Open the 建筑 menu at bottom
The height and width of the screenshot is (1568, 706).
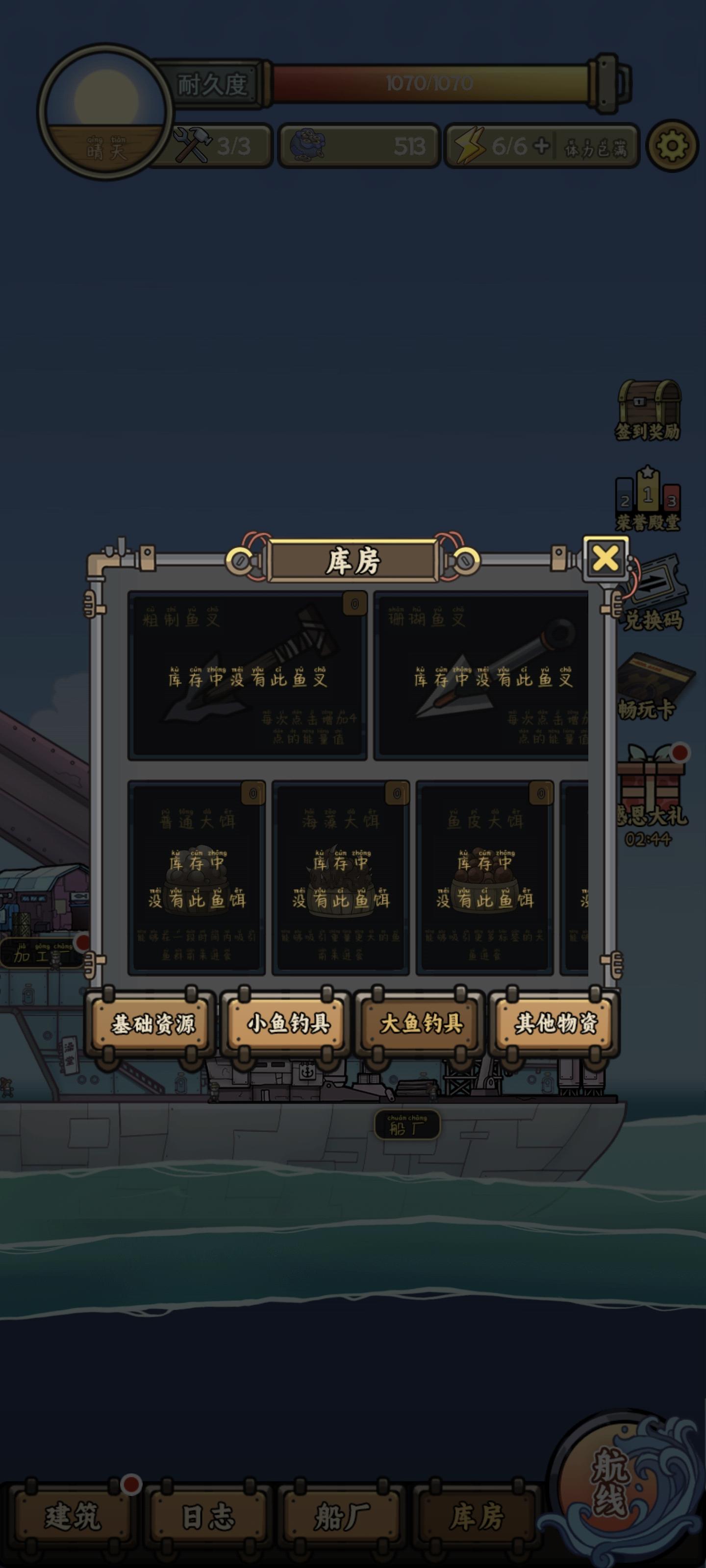[x=73, y=1516]
